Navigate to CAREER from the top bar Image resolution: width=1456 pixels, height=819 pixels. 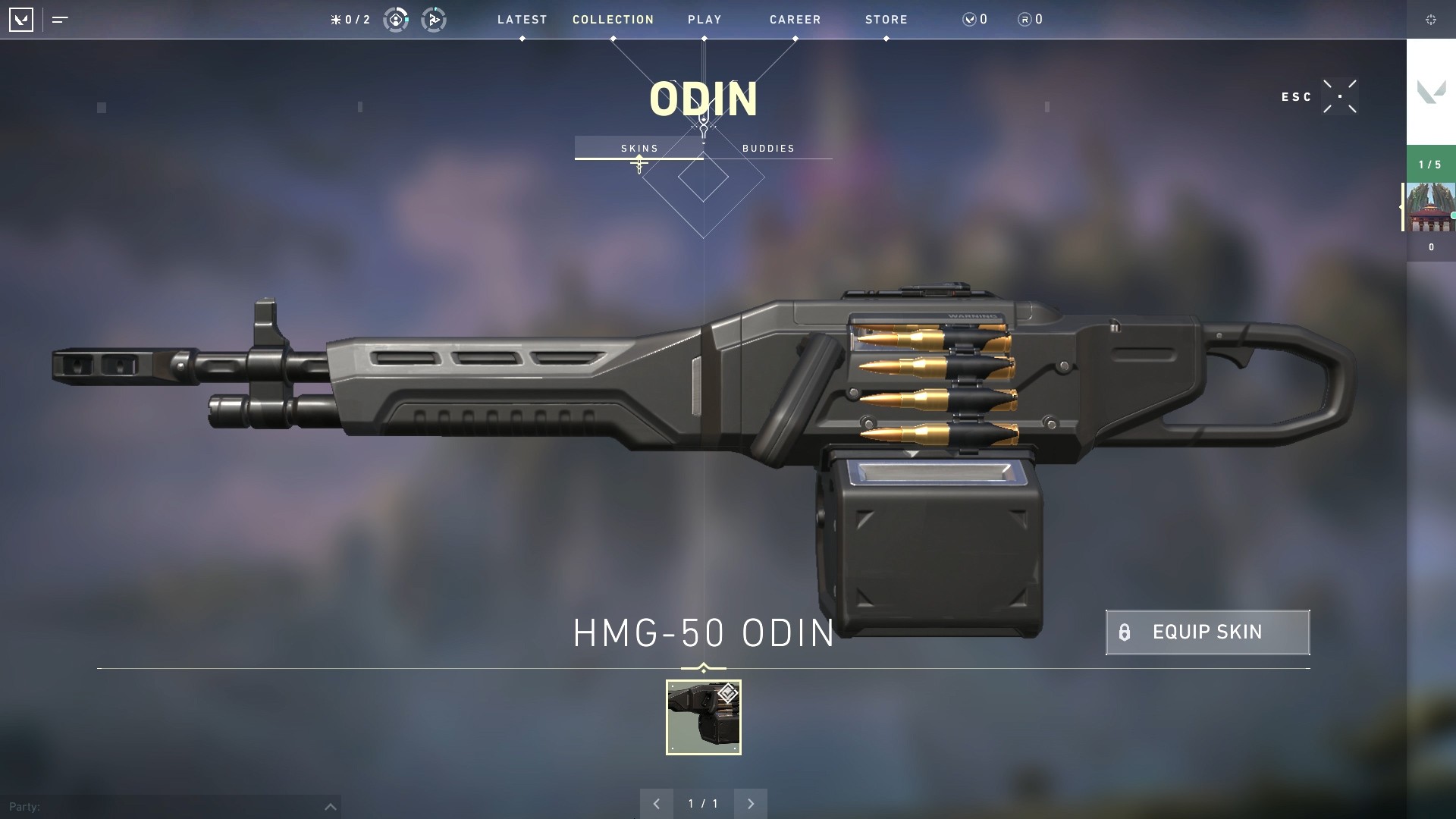795,20
